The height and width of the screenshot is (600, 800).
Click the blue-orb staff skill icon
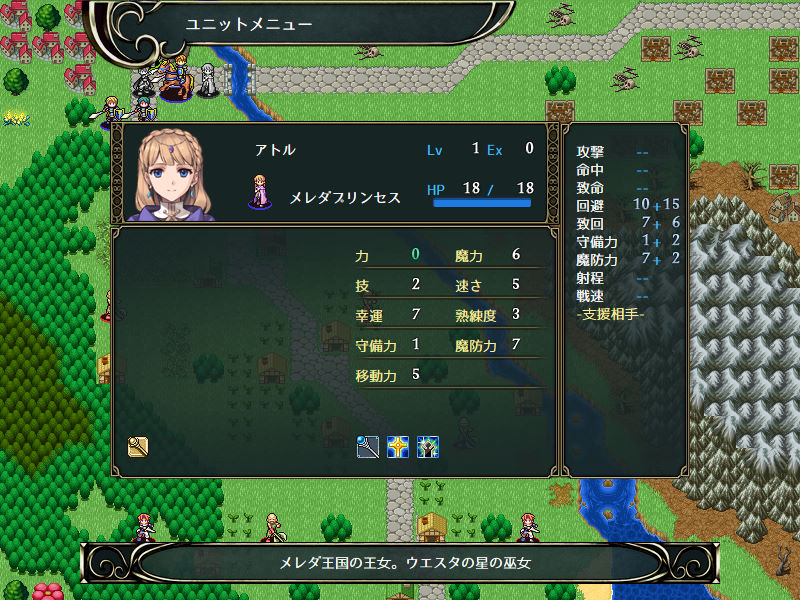point(368,446)
